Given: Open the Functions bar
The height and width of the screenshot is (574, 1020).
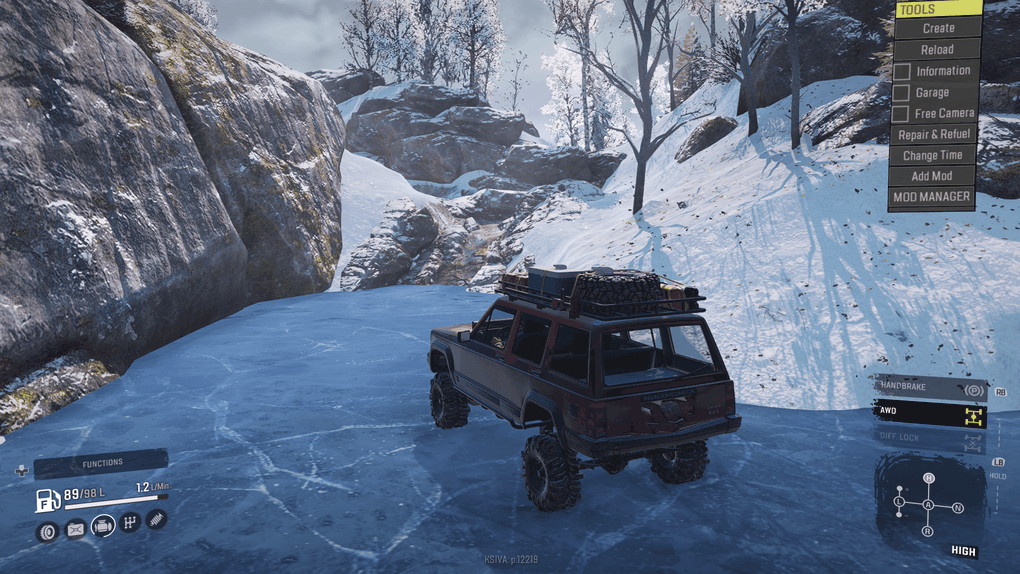Looking at the screenshot, I should 101,463.
